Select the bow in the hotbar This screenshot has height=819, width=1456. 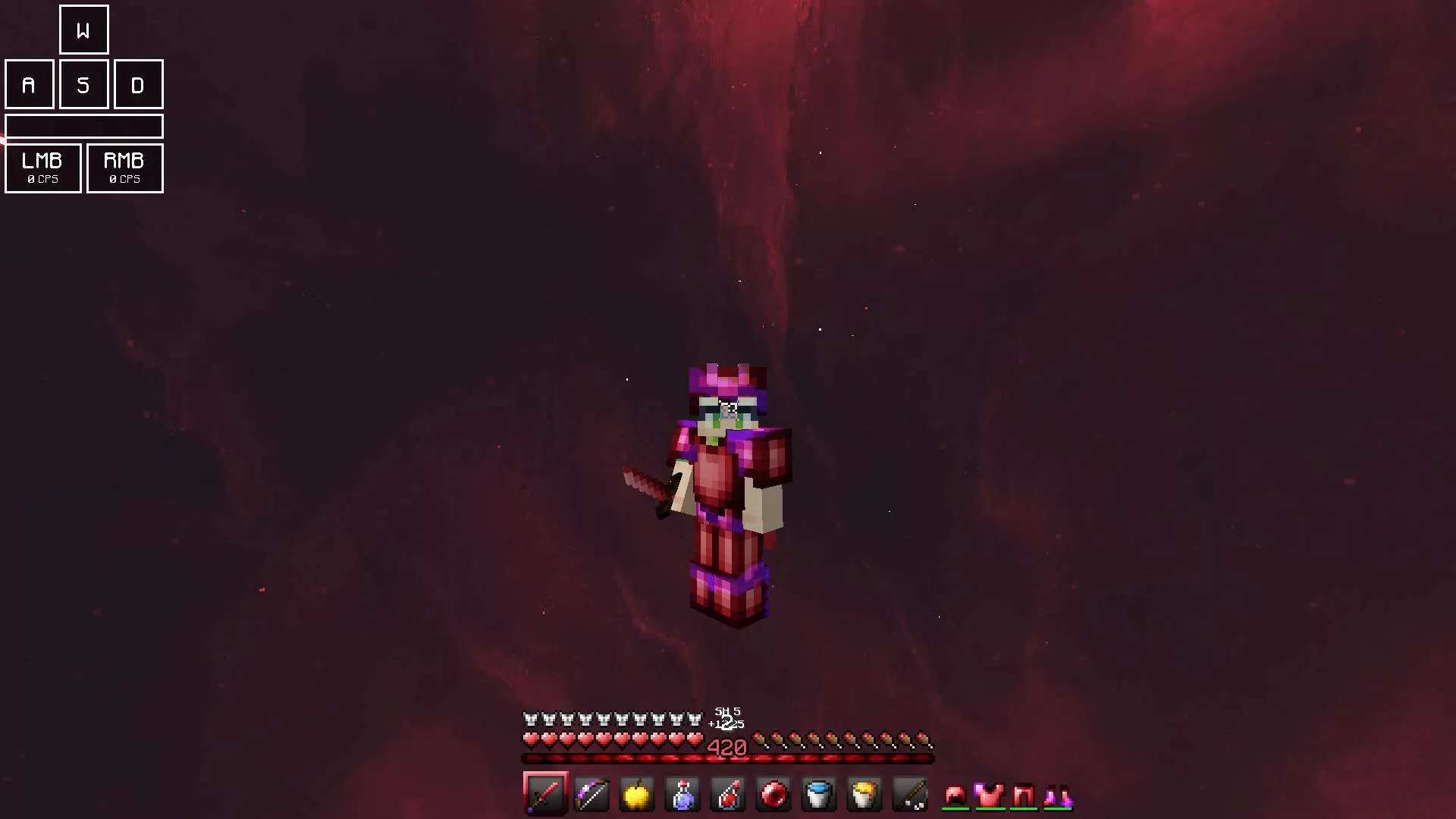[x=591, y=795]
